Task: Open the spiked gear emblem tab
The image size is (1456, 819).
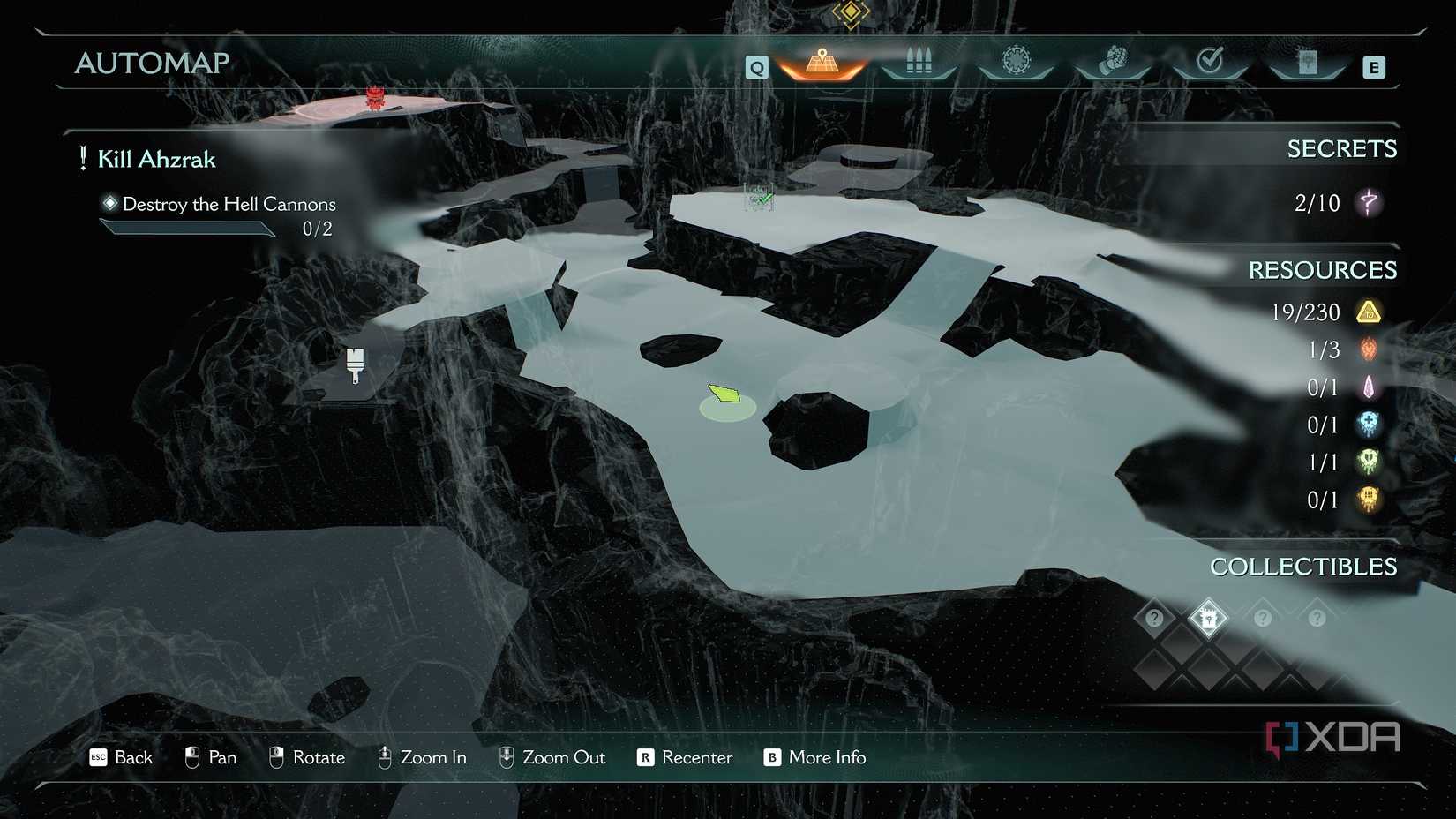Action: 1016,62
